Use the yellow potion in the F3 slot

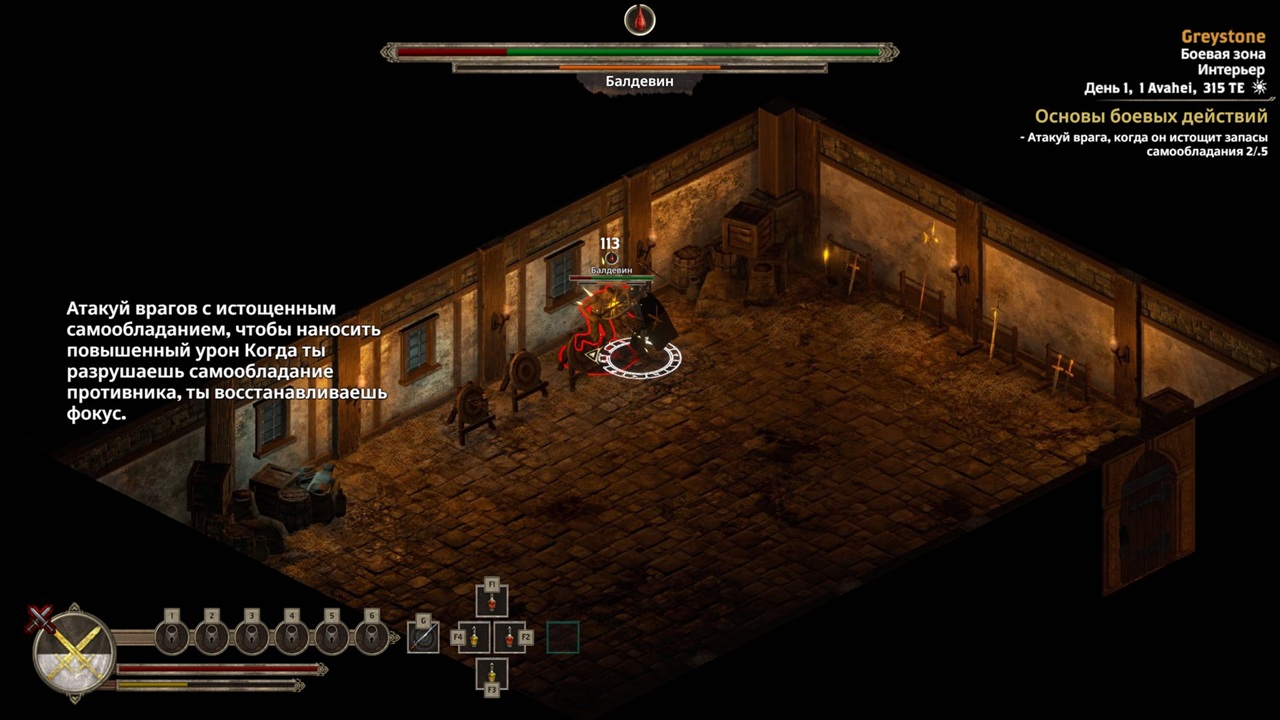(492, 671)
